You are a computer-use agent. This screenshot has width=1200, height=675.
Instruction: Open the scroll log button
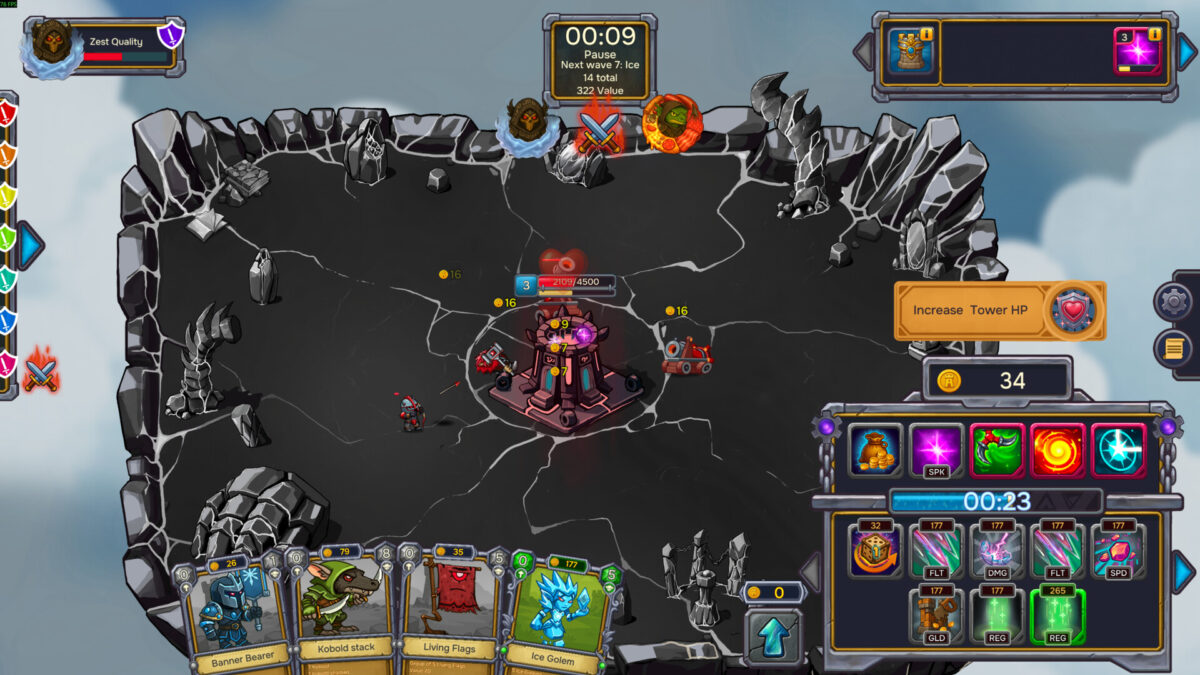tap(1173, 348)
